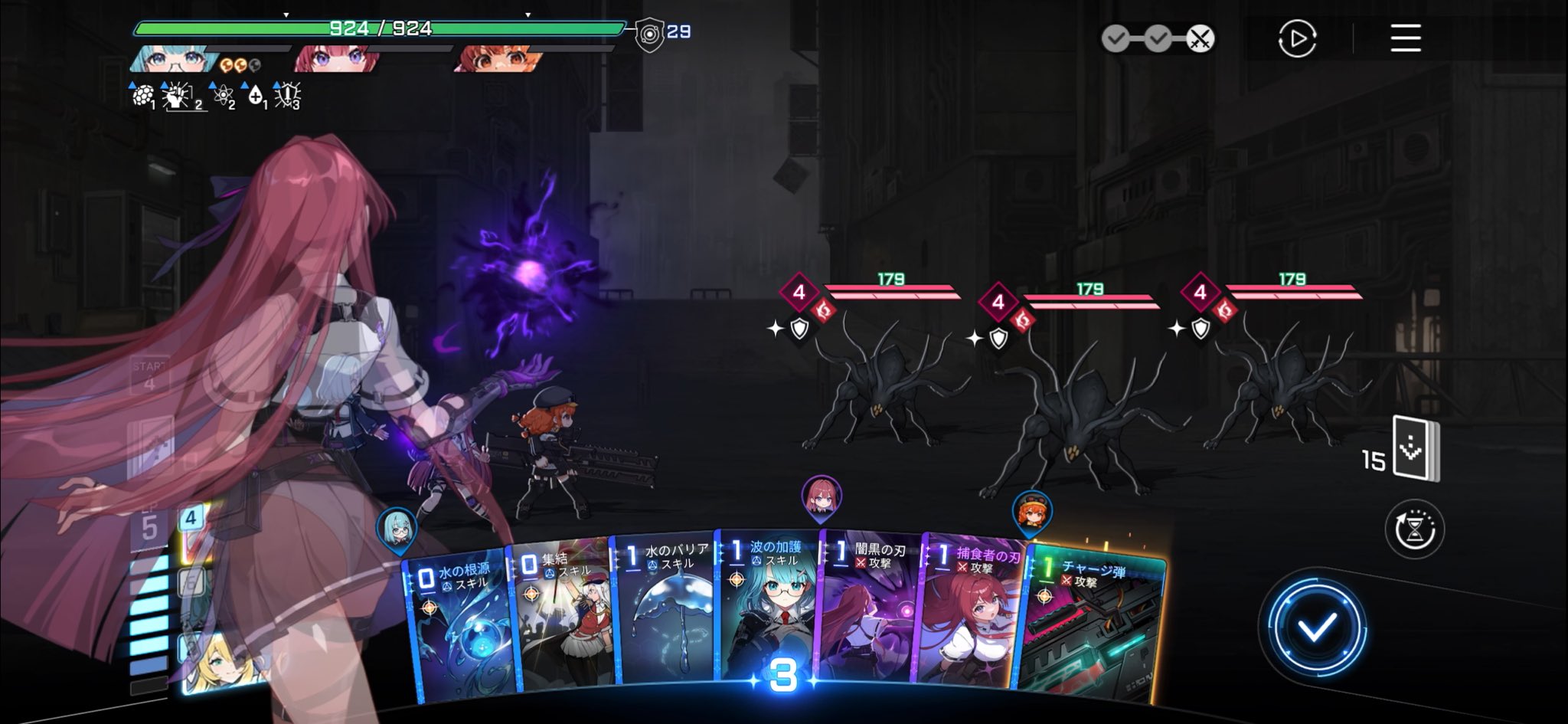The height and width of the screenshot is (724, 1568).
Task: Select the orange-haired character portrait in party bar
Action: pos(499,59)
